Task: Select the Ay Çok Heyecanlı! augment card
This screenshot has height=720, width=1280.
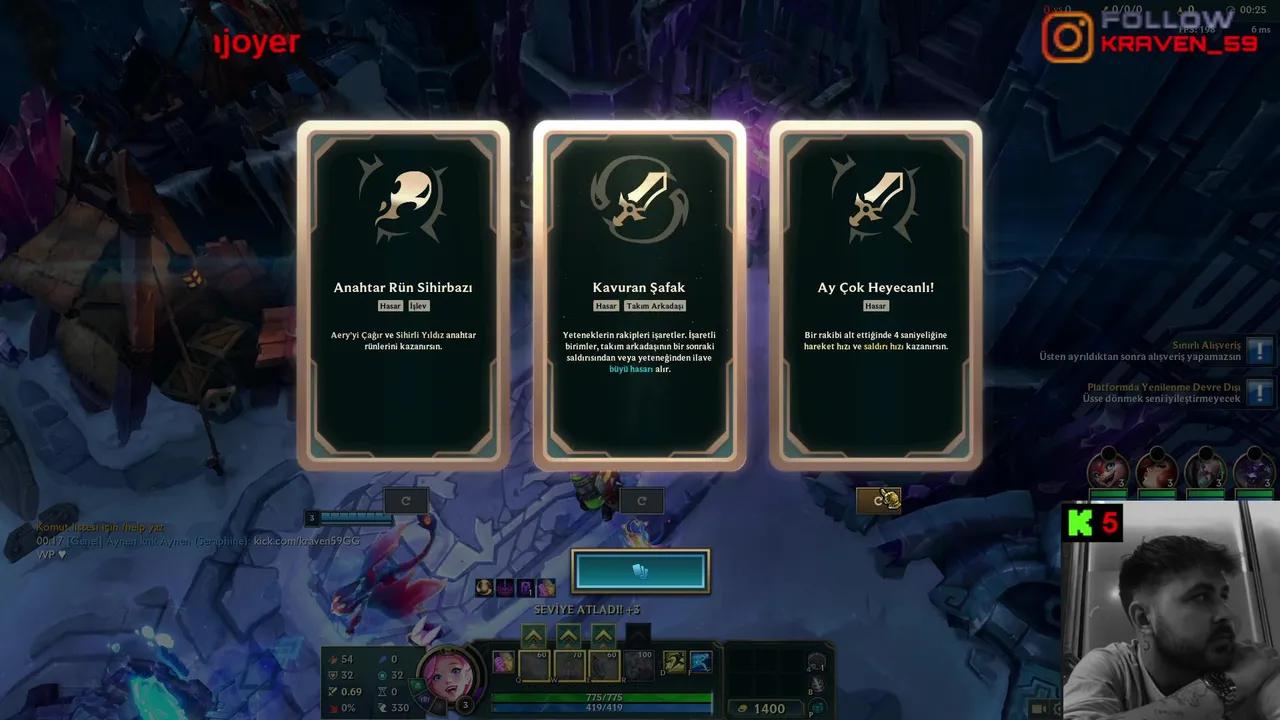Action: point(875,295)
